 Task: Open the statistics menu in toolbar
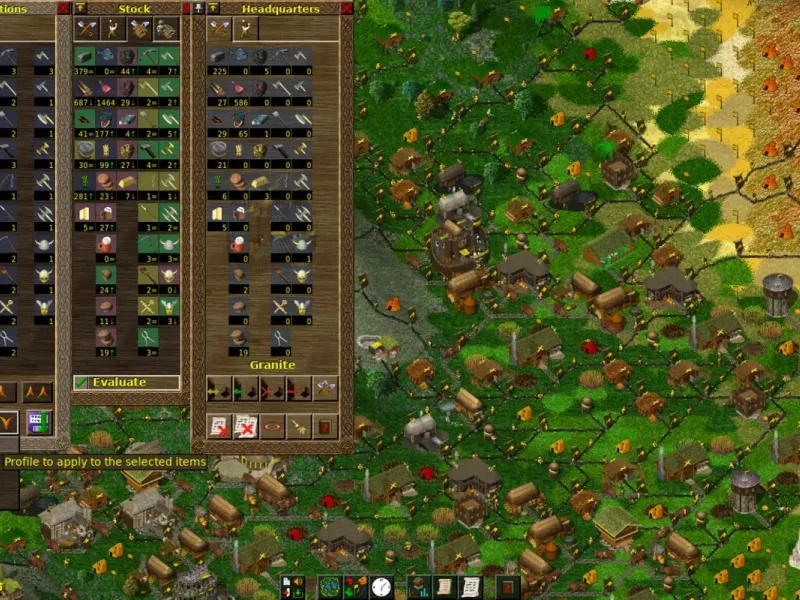(418, 587)
